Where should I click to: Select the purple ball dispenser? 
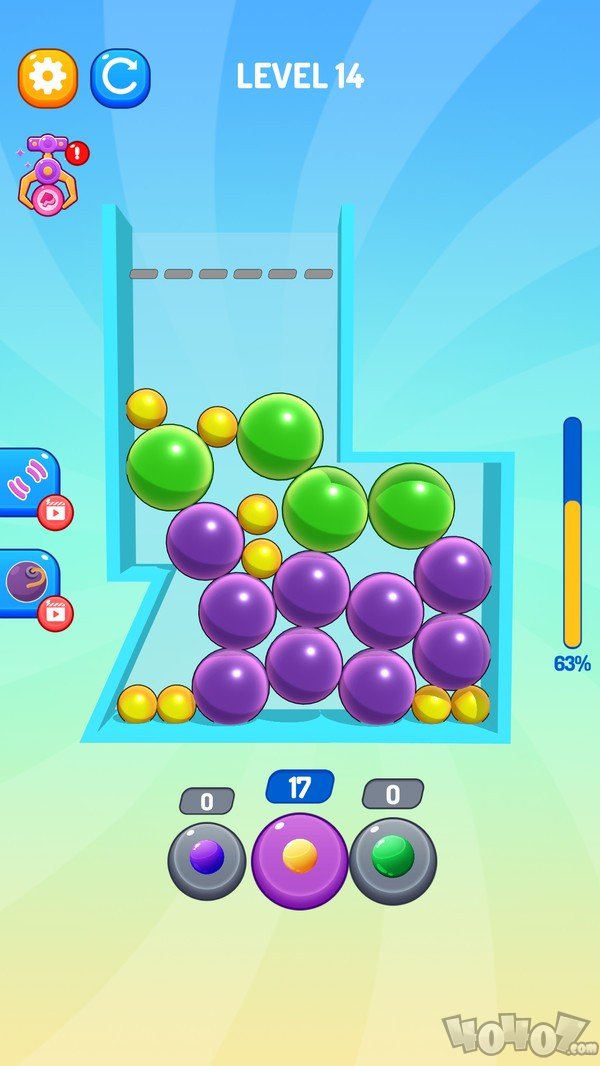pos(206,860)
